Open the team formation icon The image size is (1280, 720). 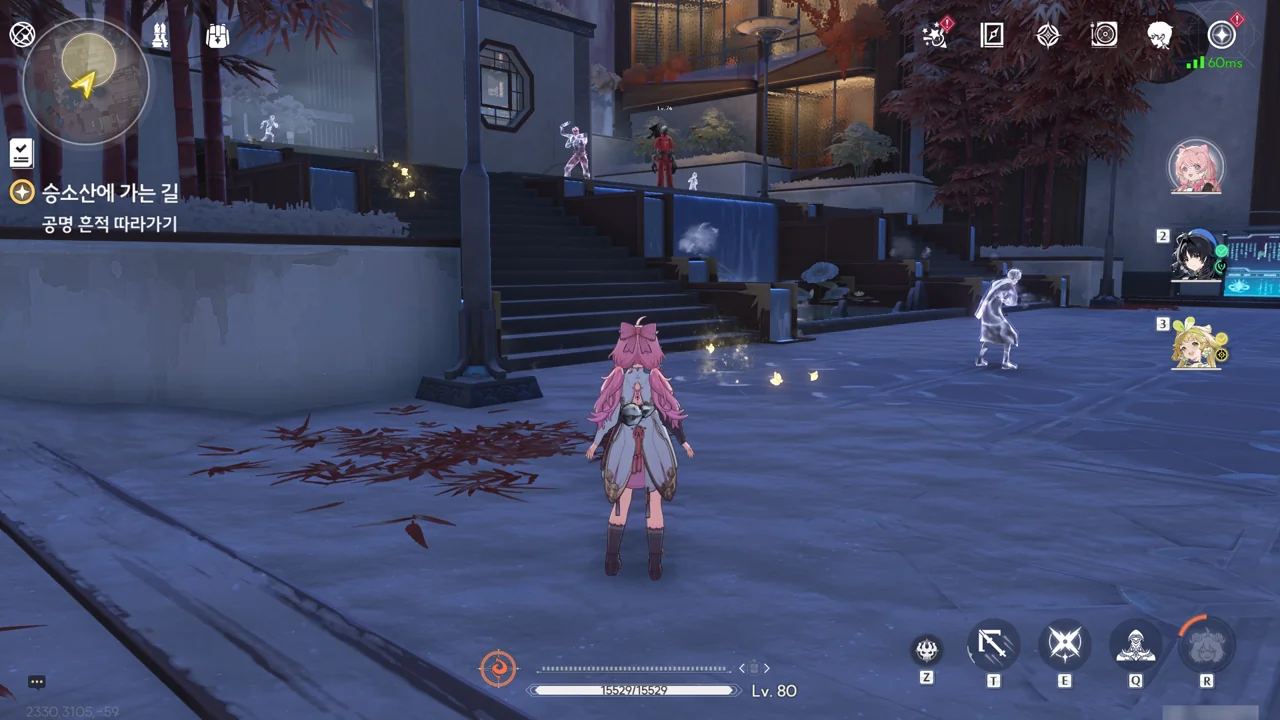click(x=160, y=35)
